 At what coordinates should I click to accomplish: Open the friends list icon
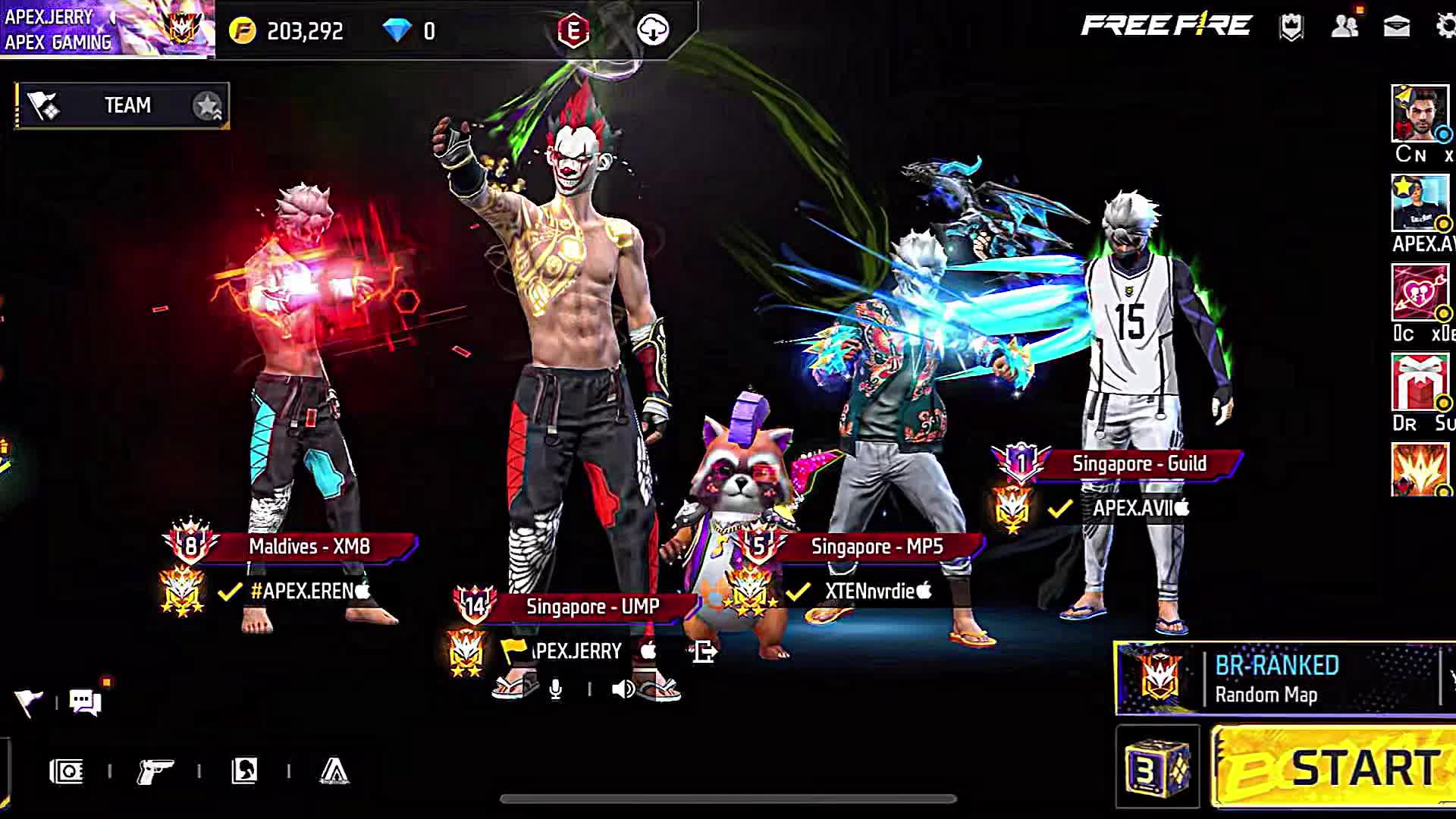1345,27
